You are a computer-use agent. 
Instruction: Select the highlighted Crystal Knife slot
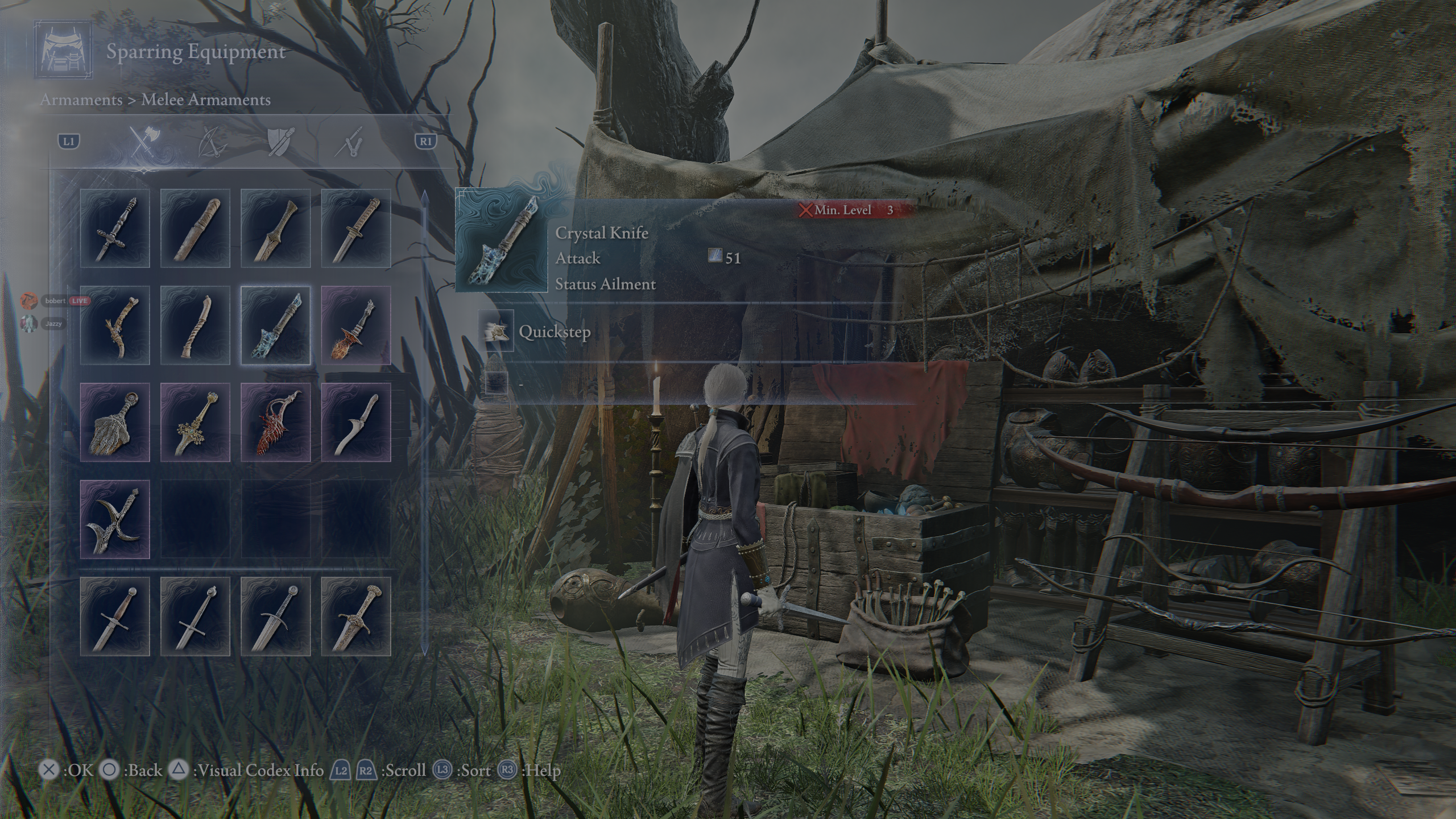(x=276, y=325)
